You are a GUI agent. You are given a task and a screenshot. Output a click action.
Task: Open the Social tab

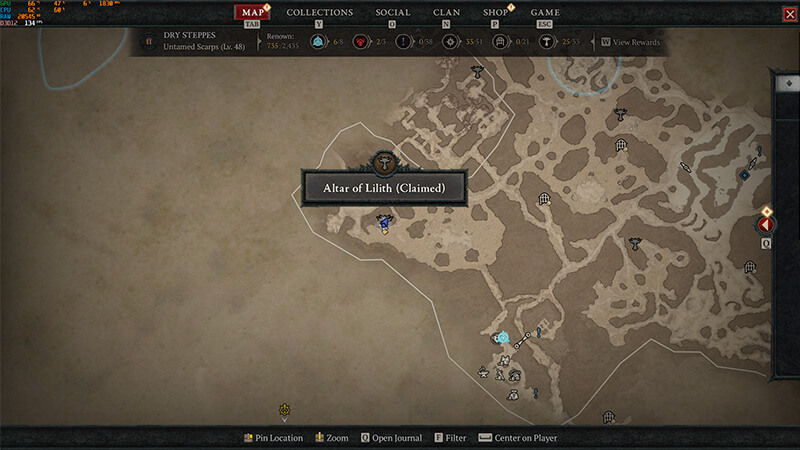[392, 12]
